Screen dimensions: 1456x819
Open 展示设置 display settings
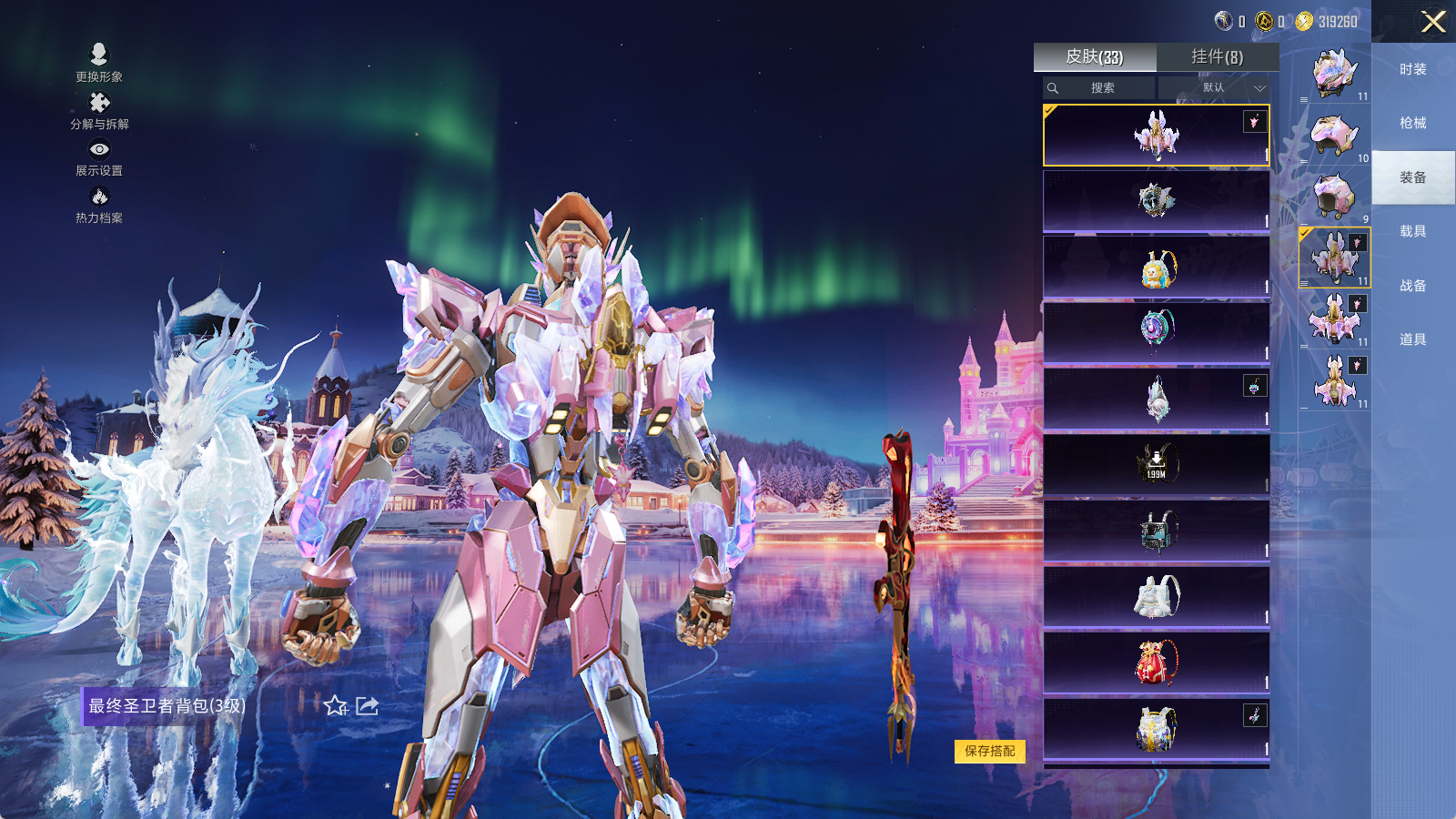[99, 157]
